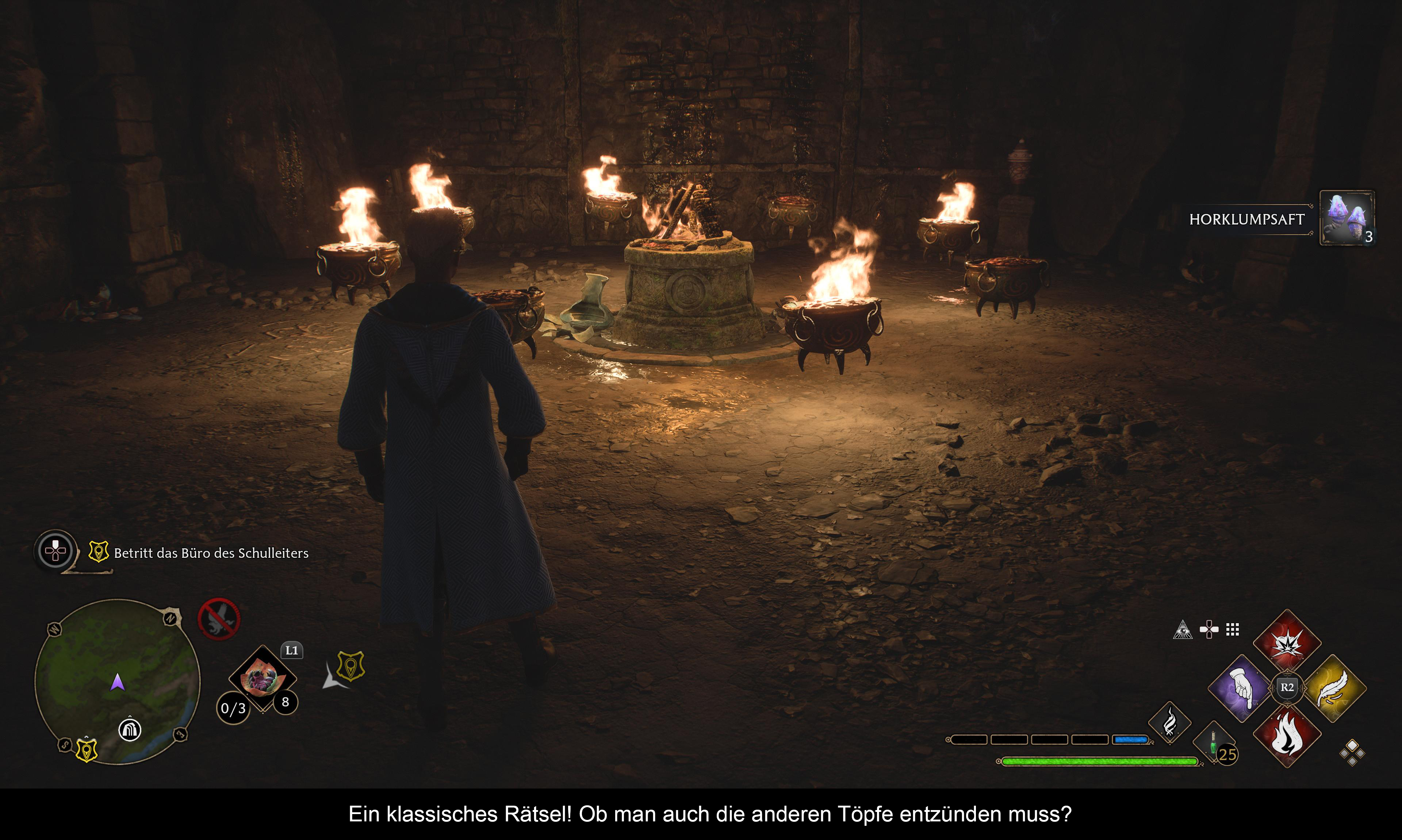The image size is (1402, 840).
Task: Select the red explosion spell diamond
Action: [1287, 643]
